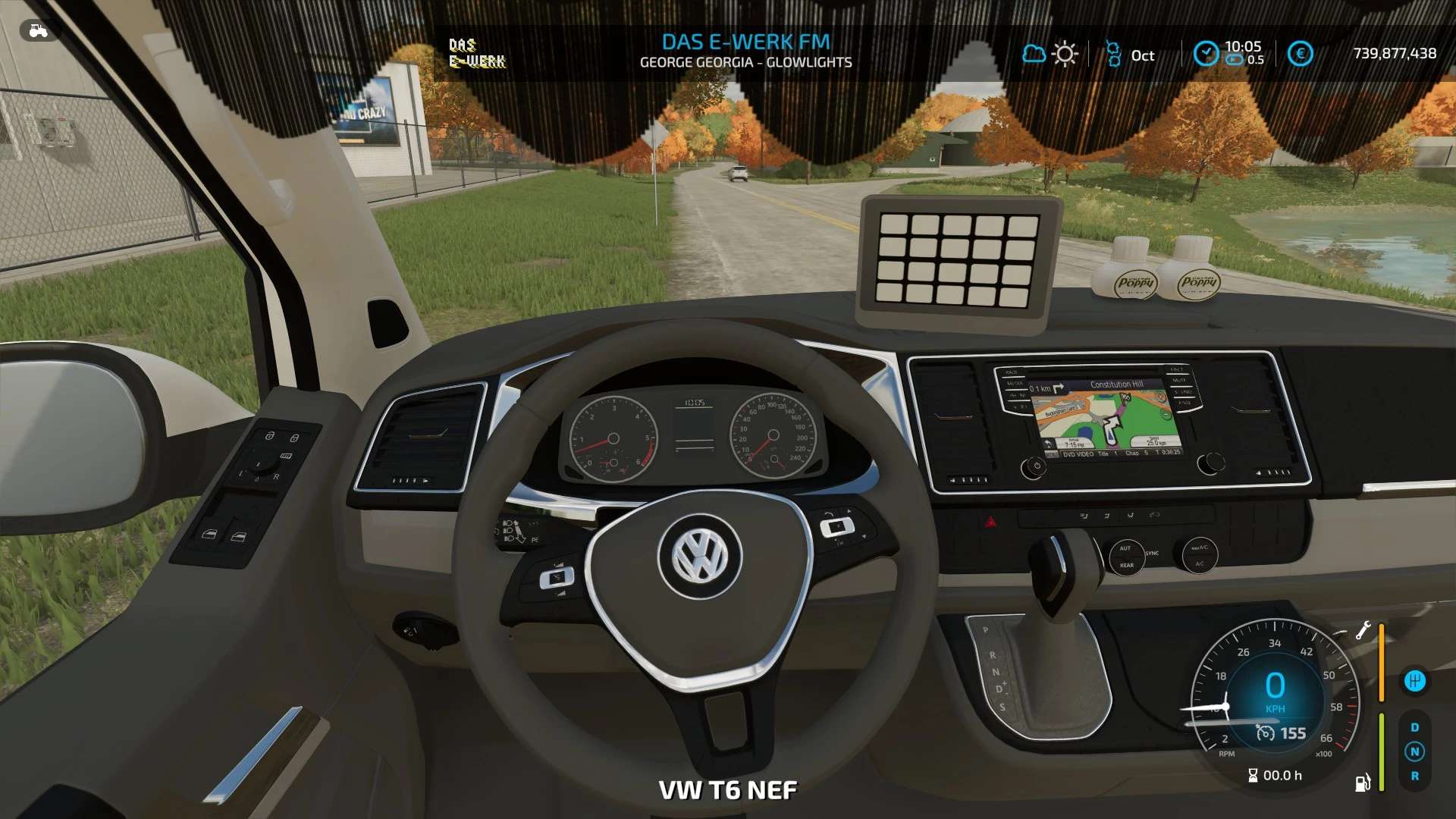The image size is (1456, 819).
Task: Select the Das E-Werk radio station logo
Action: 477,53
